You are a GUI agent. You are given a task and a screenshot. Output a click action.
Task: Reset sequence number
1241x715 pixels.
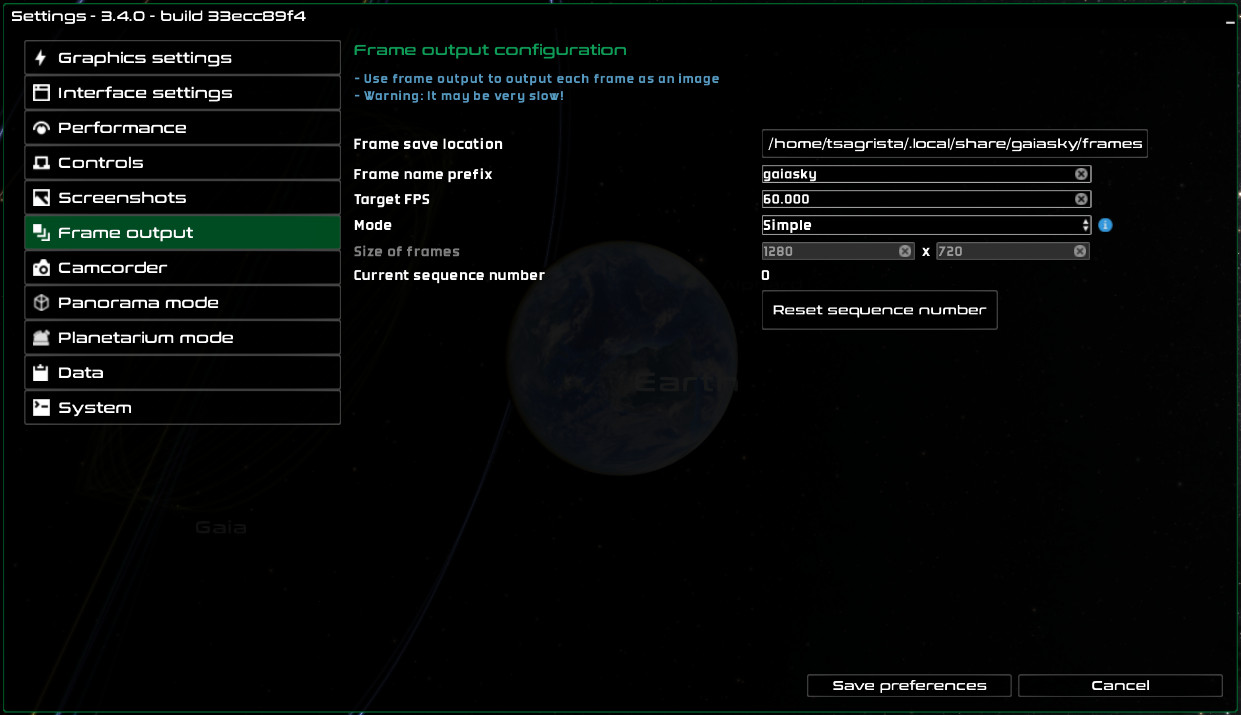point(879,310)
